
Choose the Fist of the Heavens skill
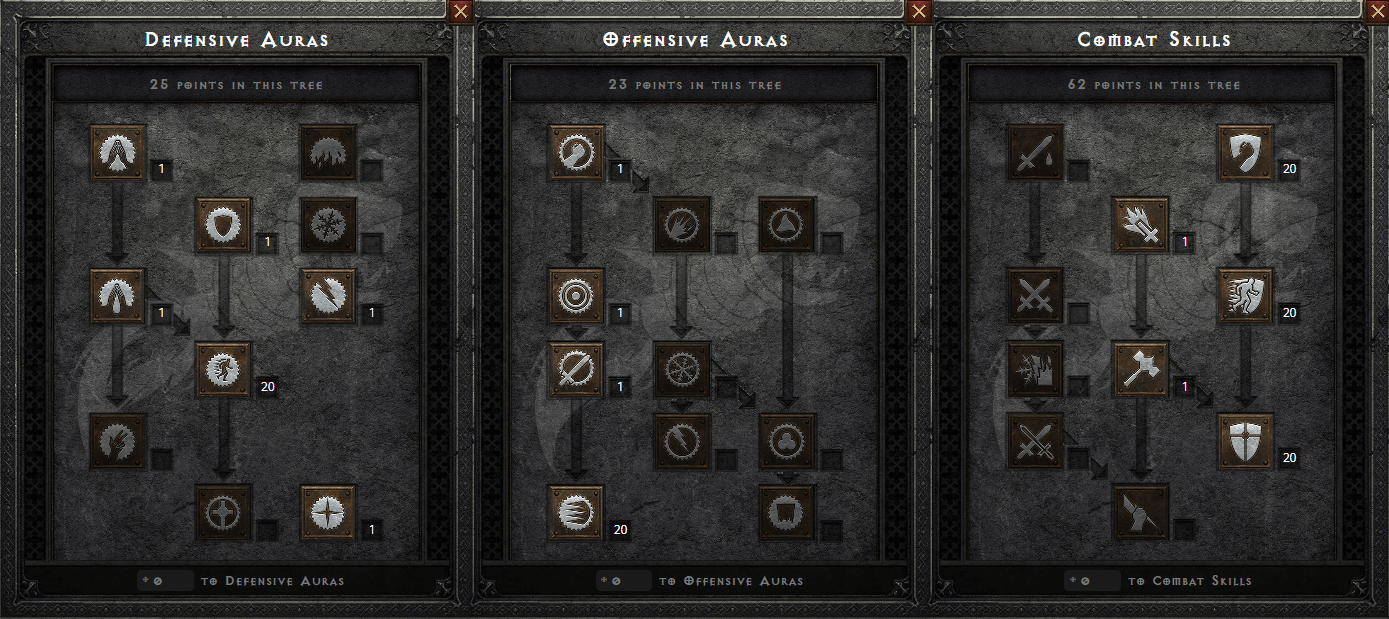pyautogui.click(x=1141, y=513)
